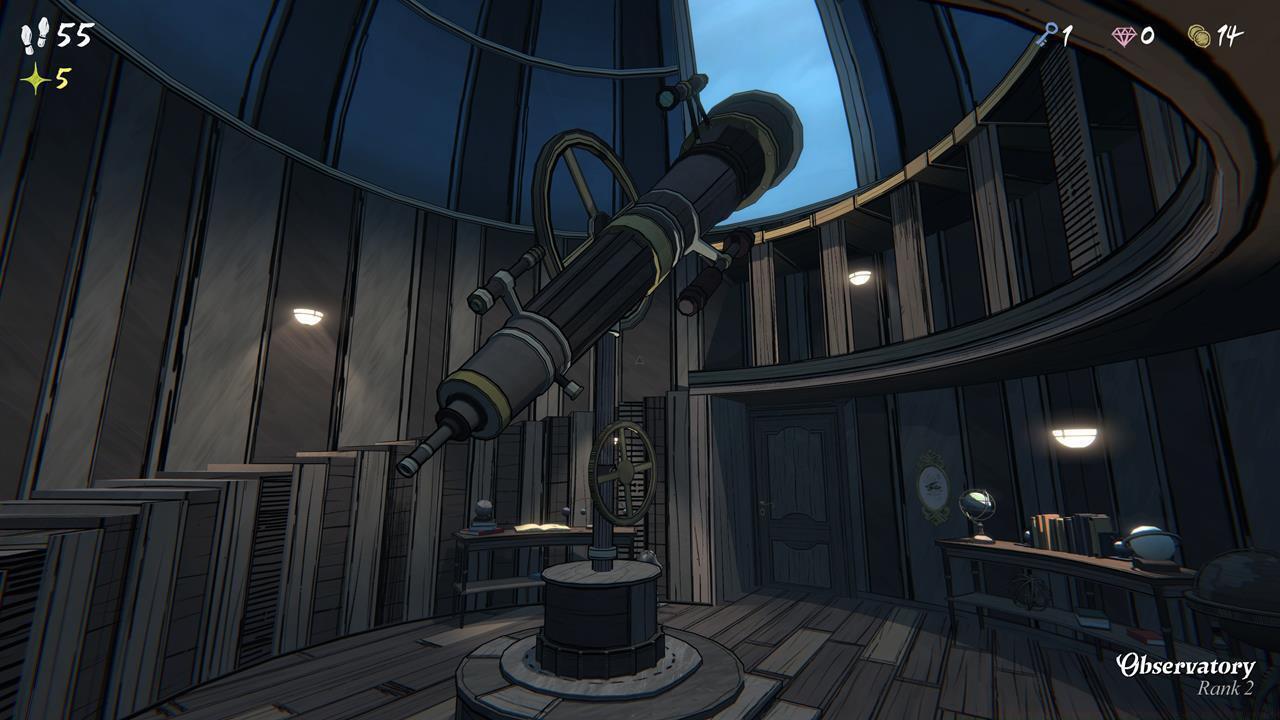Click the framed oval mirror on the wall
Screen dimensions: 1280x720
(933, 487)
